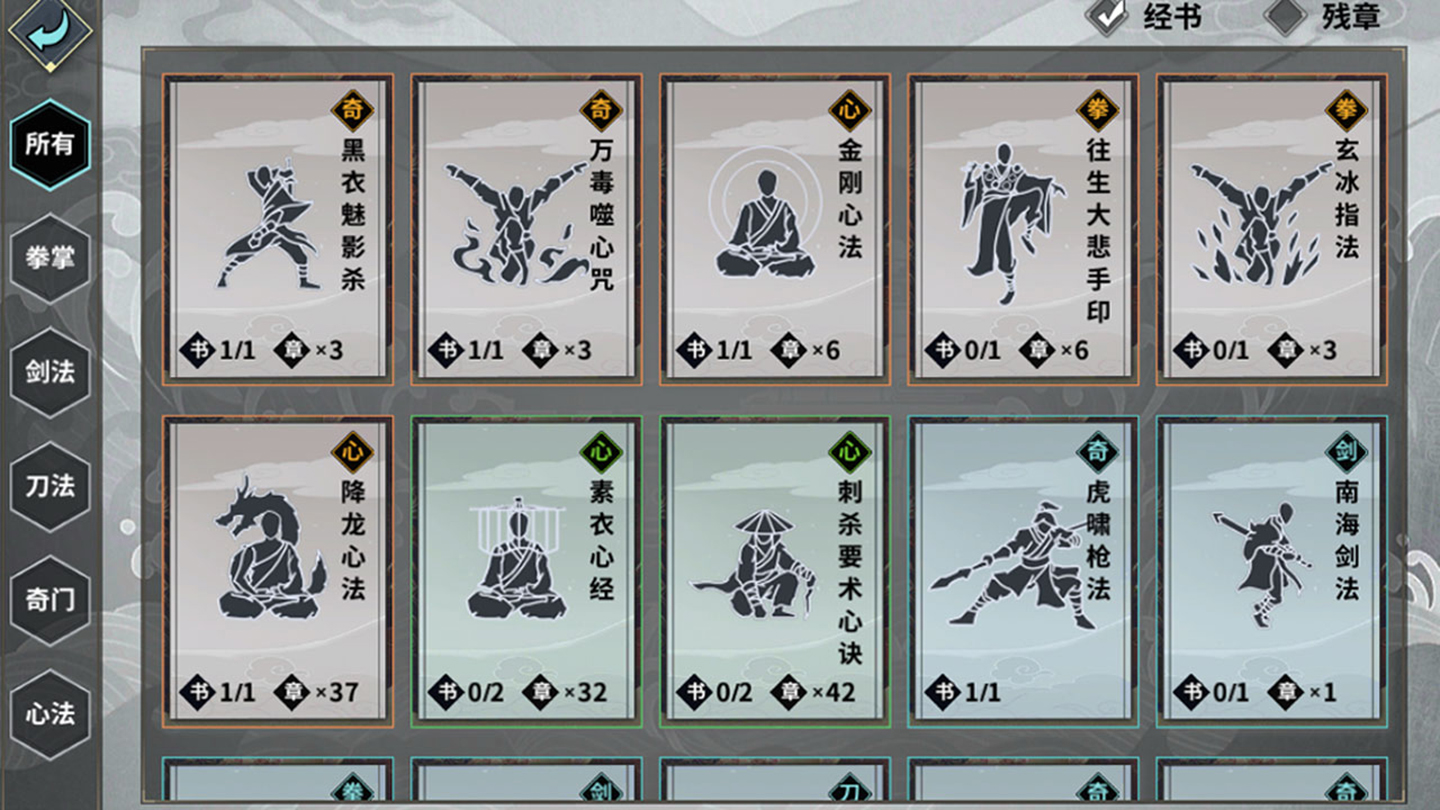
Task: Switch to the 拳掌 category
Action: click(x=48, y=257)
